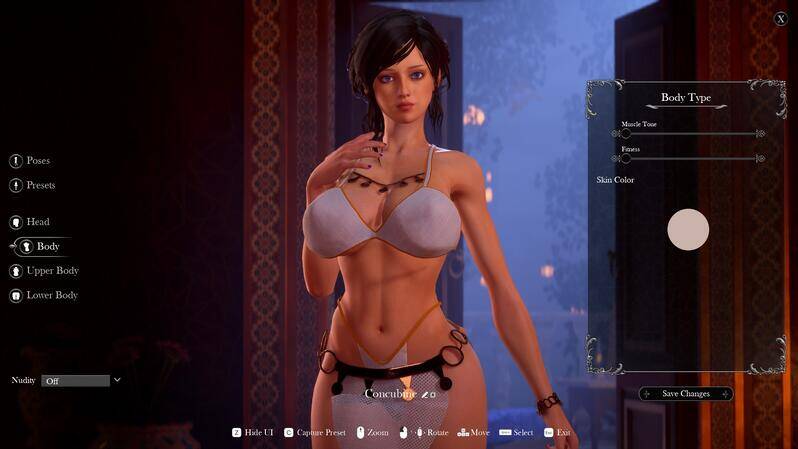Pick the Skin Color swatch circle
The width and height of the screenshot is (798, 449).
pyautogui.click(x=688, y=229)
